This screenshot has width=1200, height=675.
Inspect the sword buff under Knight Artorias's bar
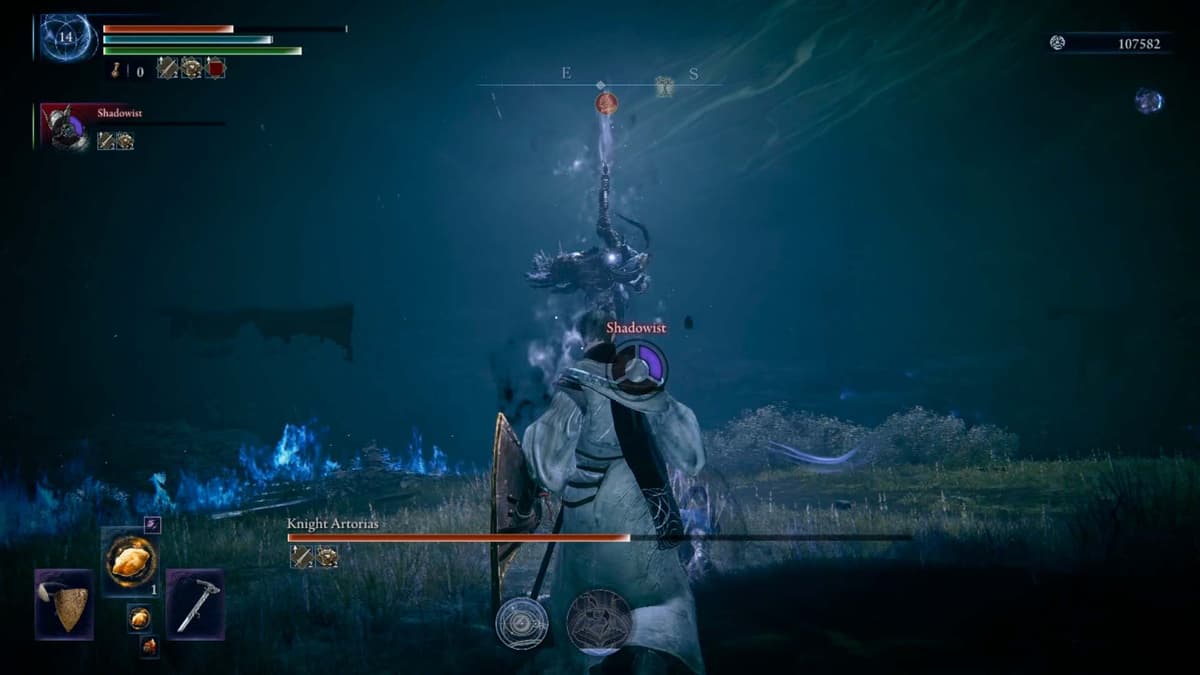301,557
